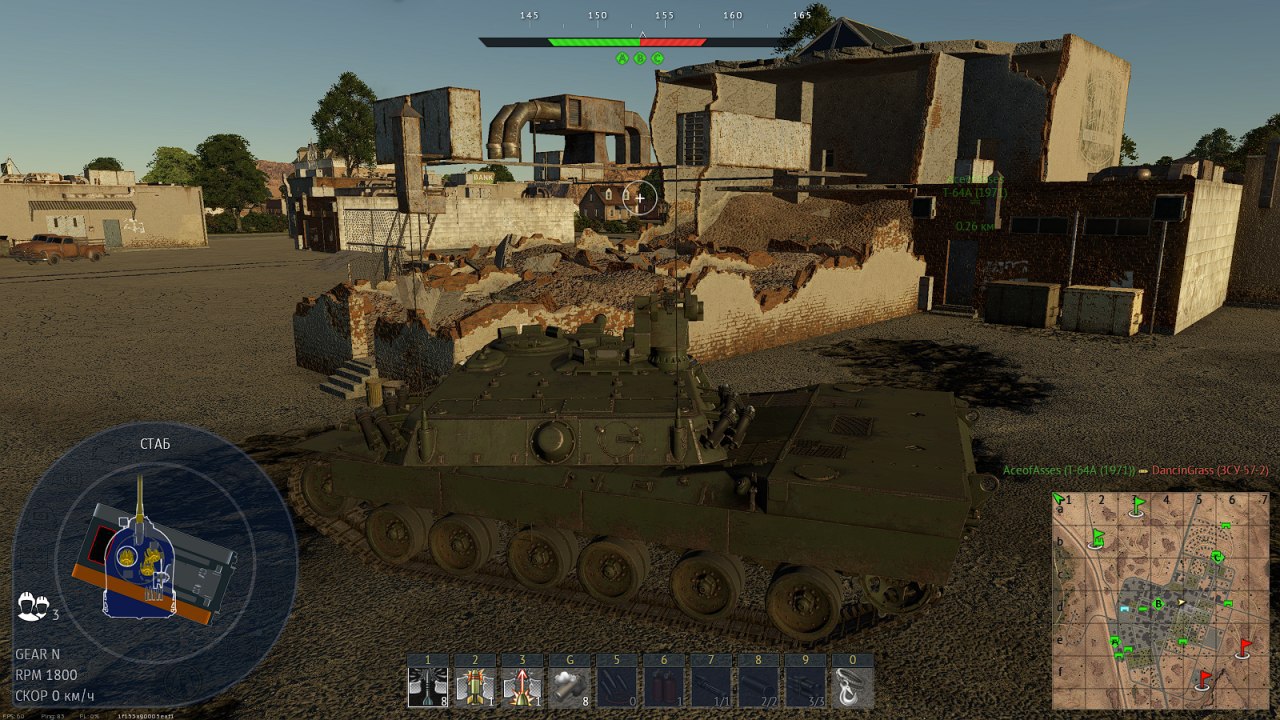Open the tactical minimap
Screen dimensions: 1280x720
pos(1159,600)
